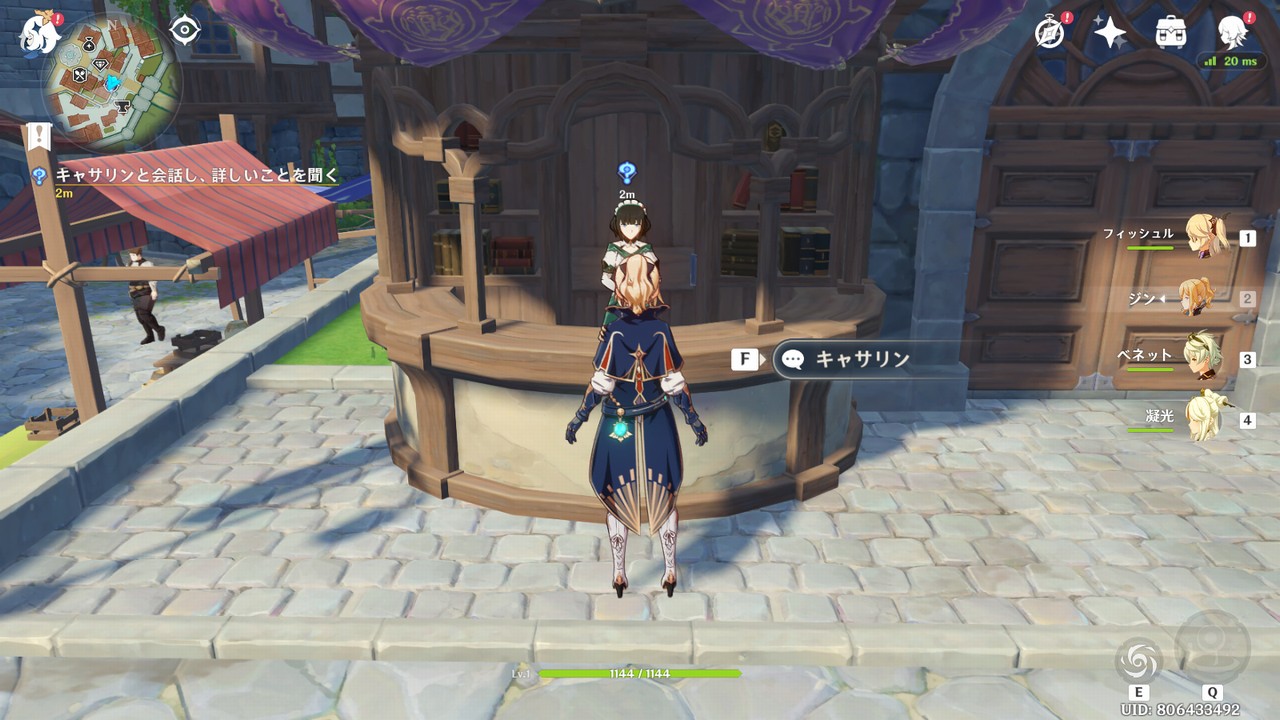The height and width of the screenshot is (720, 1280).
Task: Switch to party member フィッシュル
Action: [x=1207, y=236]
